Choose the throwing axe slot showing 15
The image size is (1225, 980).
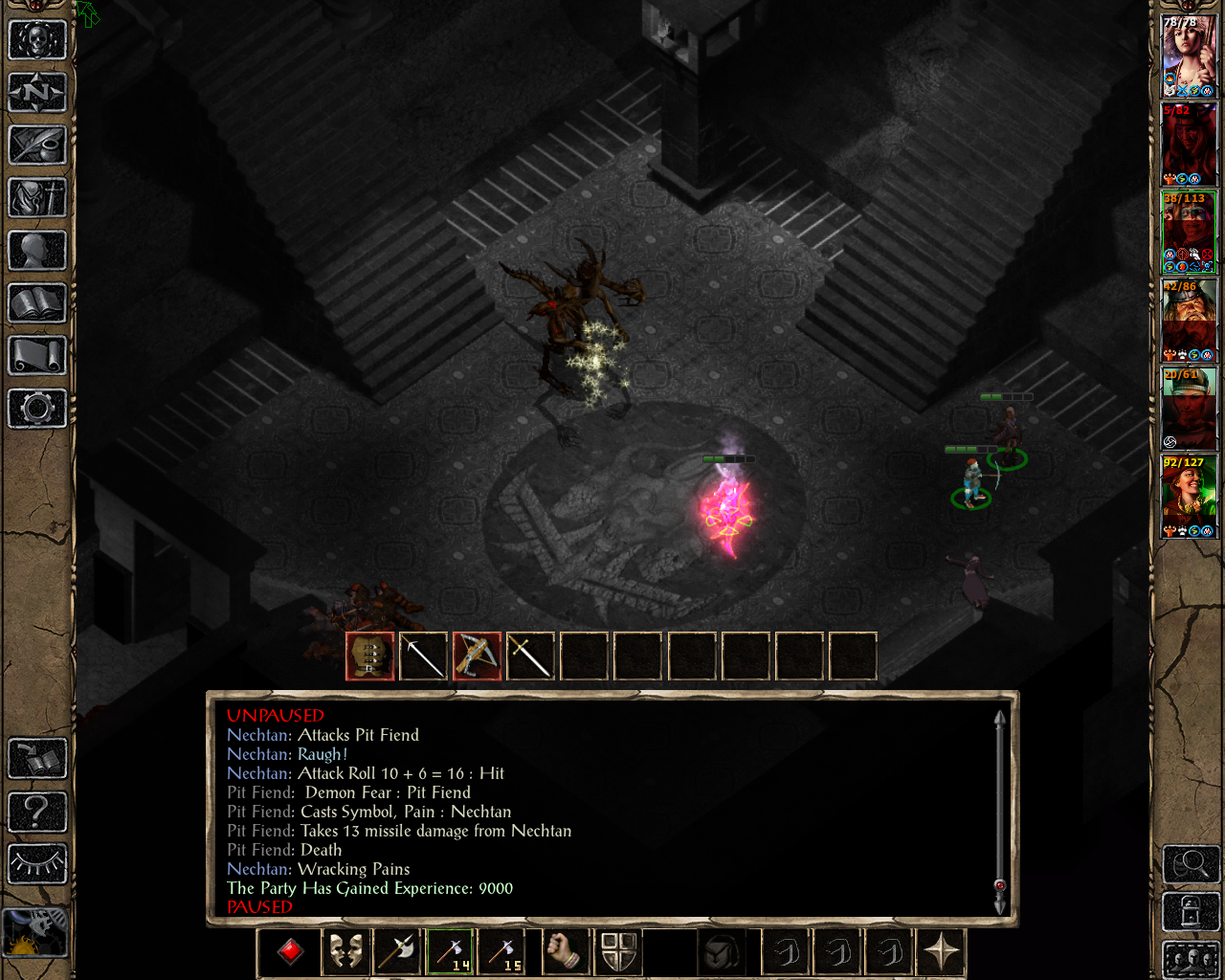(502, 953)
